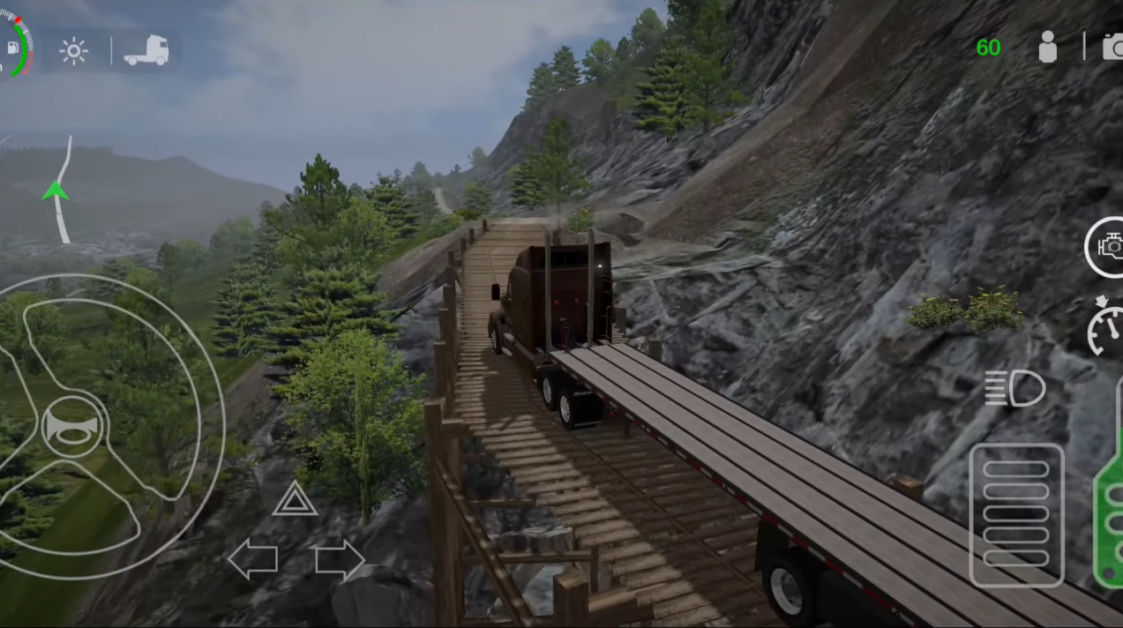Open the camera view button

coord(1112,46)
